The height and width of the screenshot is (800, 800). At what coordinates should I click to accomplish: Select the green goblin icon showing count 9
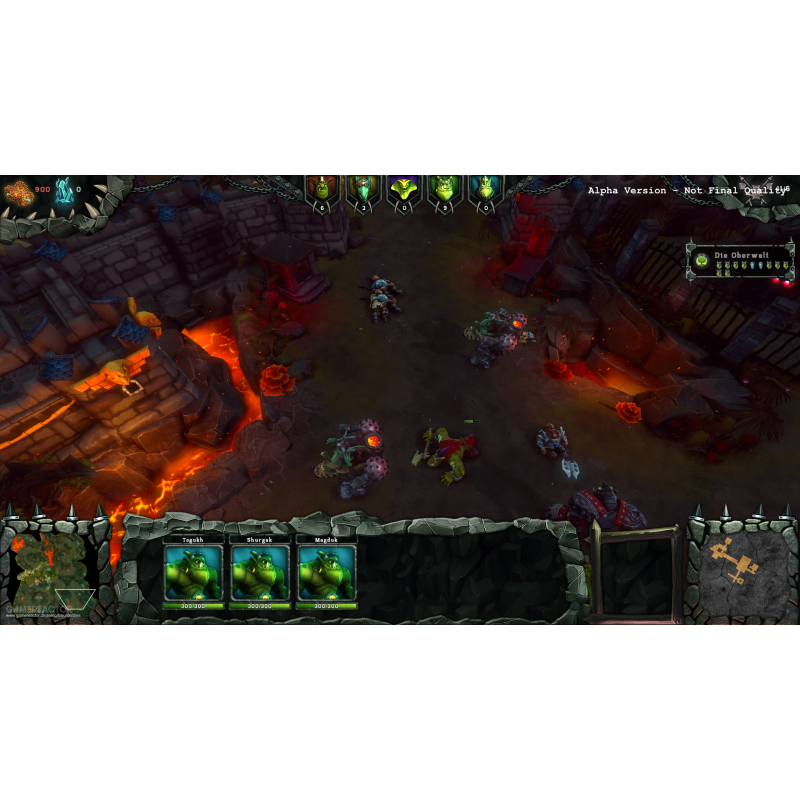(444, 188)
